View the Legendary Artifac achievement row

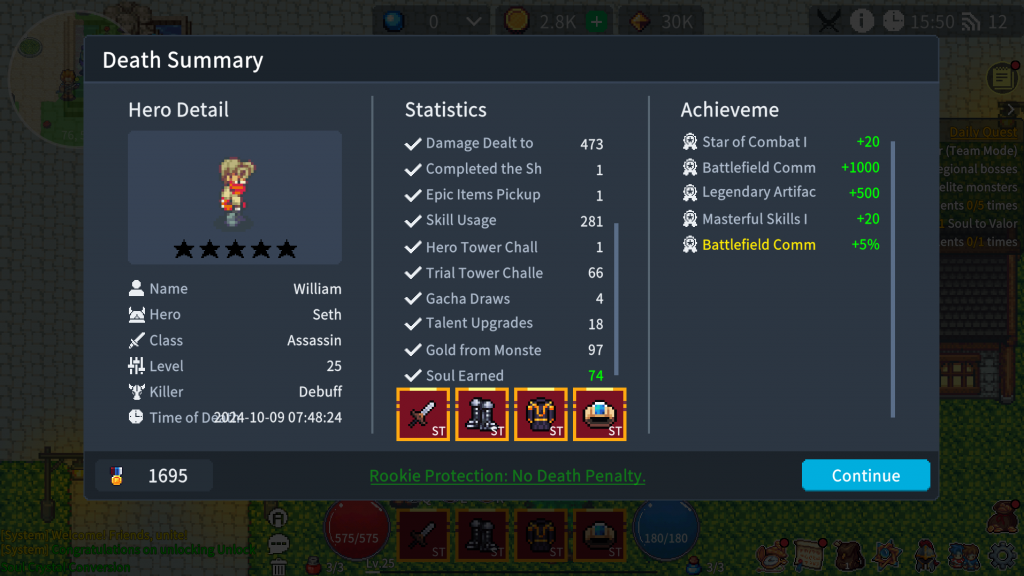coord(758,192)
